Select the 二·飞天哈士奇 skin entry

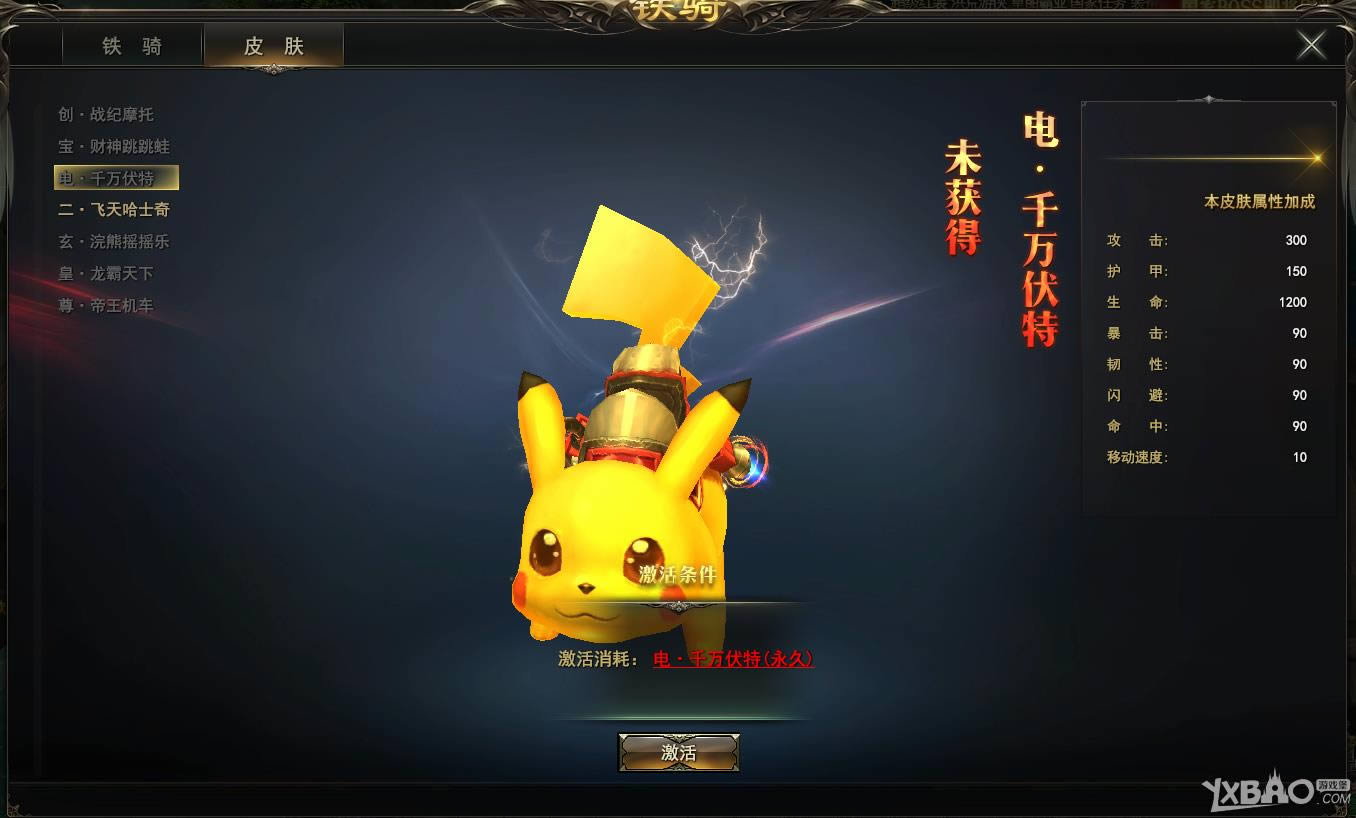coord(112,210)
